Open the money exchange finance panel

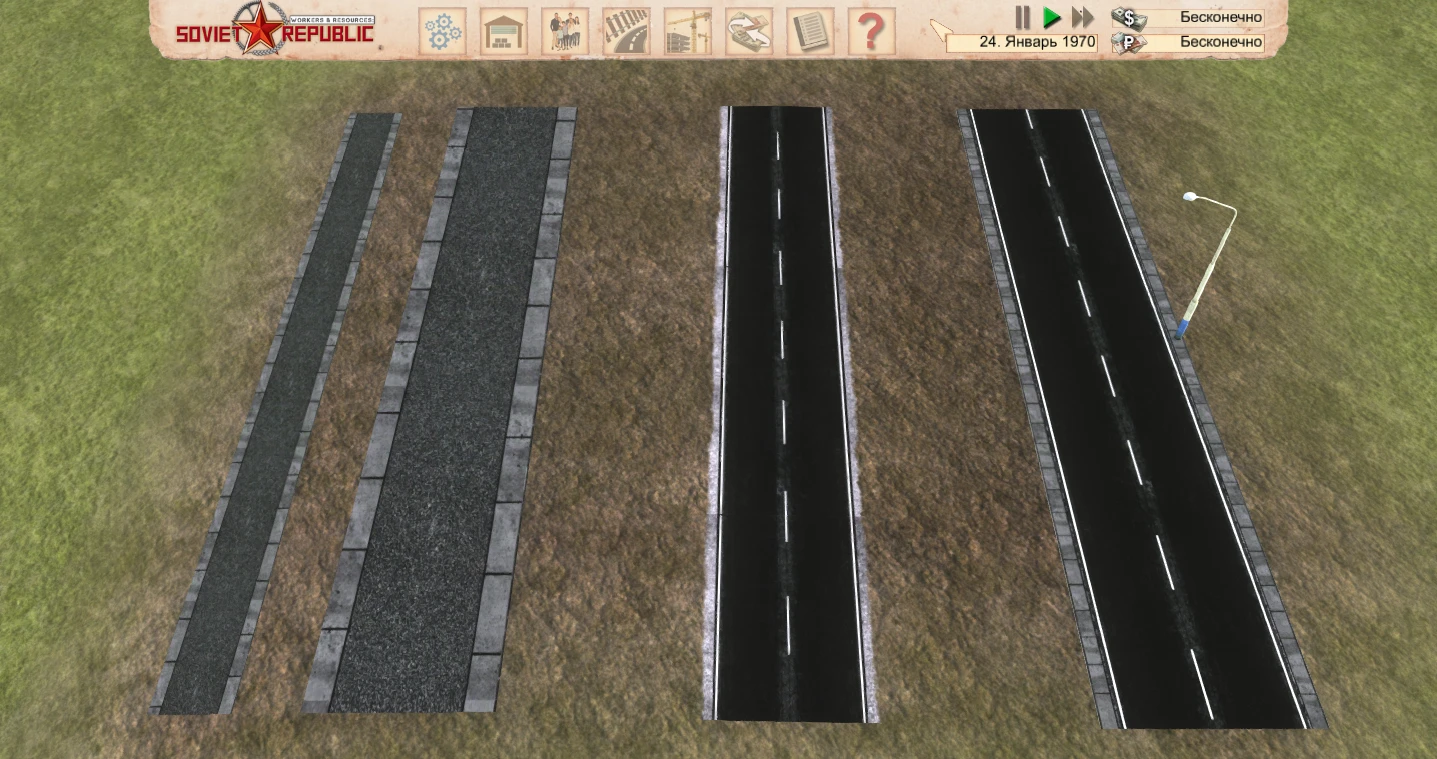[x=749, y=31]
